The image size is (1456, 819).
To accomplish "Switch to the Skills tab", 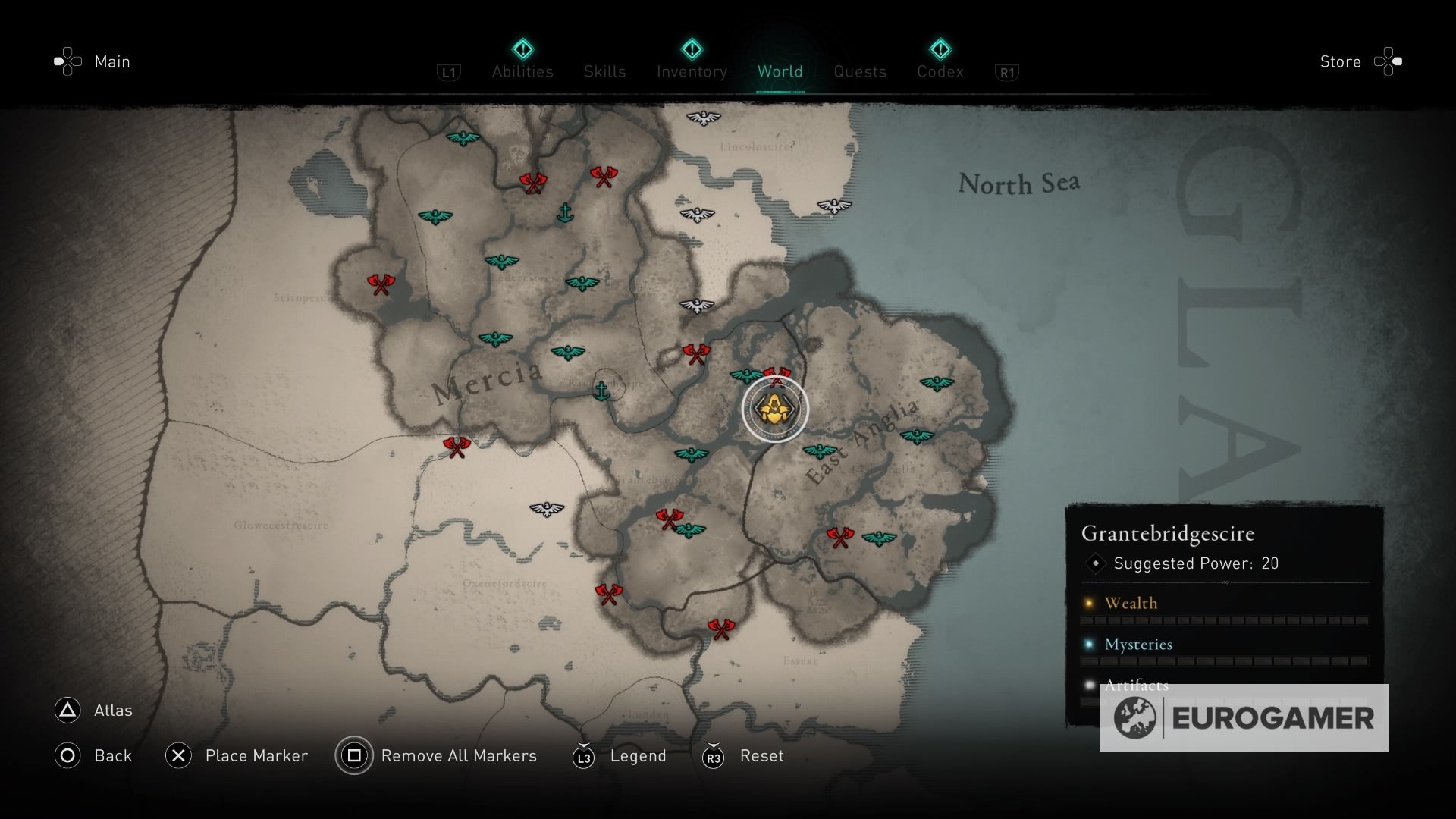I will pos(604,71).
